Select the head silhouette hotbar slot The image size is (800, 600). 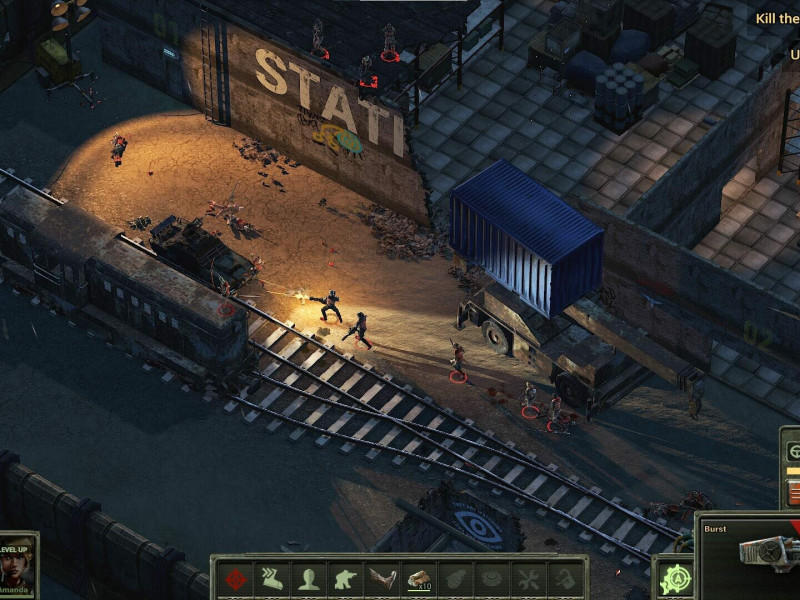click(x=309, y=579)
